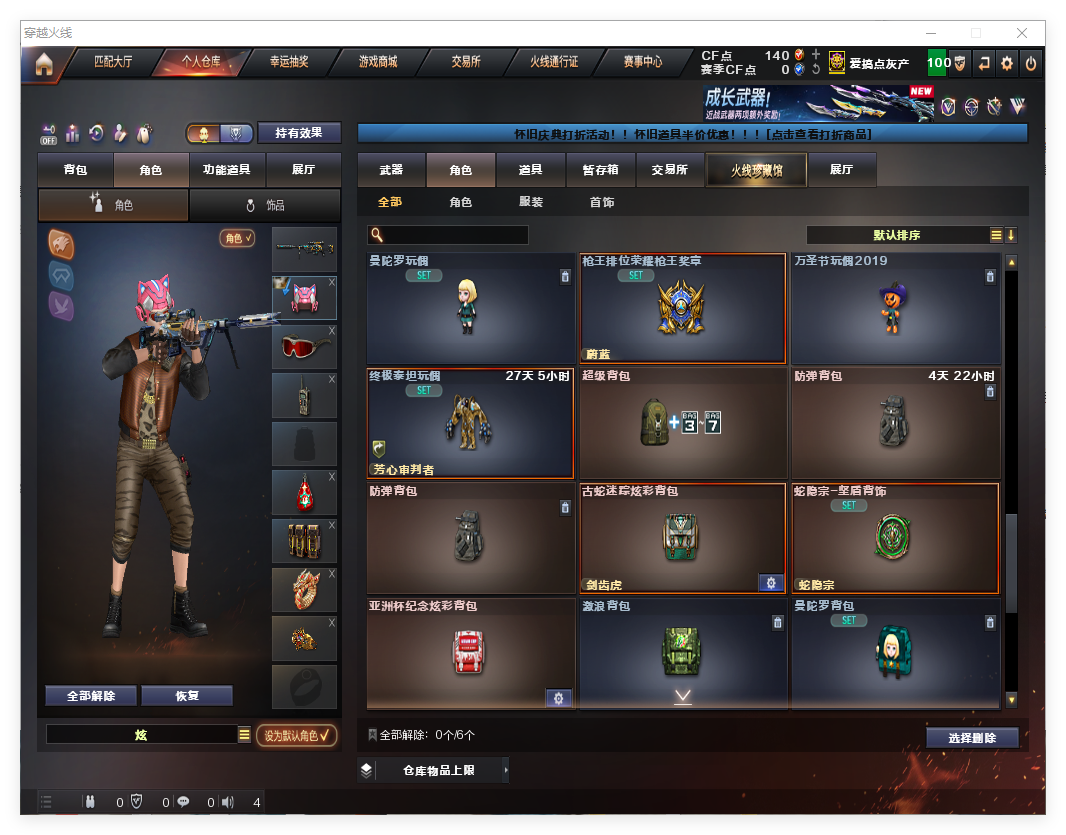Close the game window
The image size is (1066, 835).
tap(1023, 33)
